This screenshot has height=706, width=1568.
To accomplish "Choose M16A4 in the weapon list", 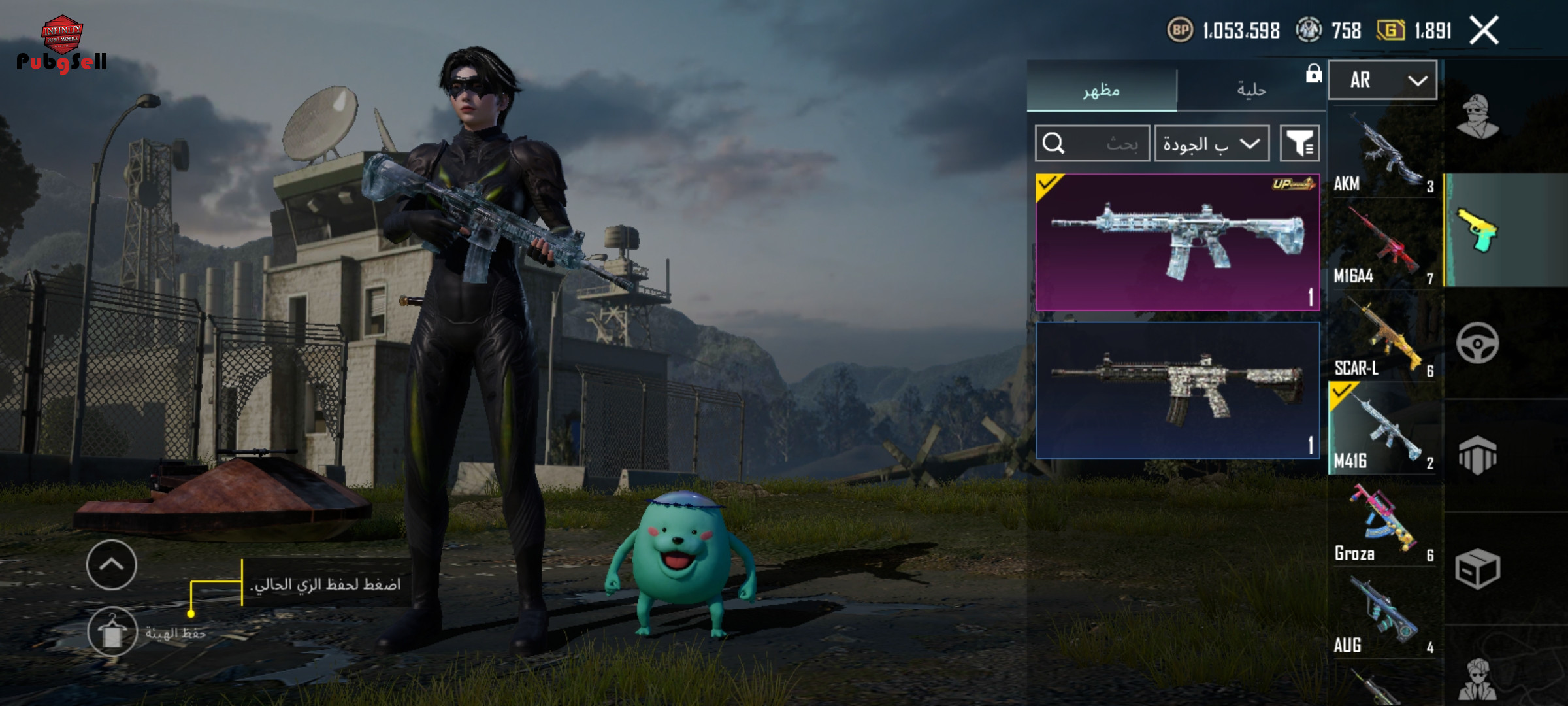I will coord(1383,246).
